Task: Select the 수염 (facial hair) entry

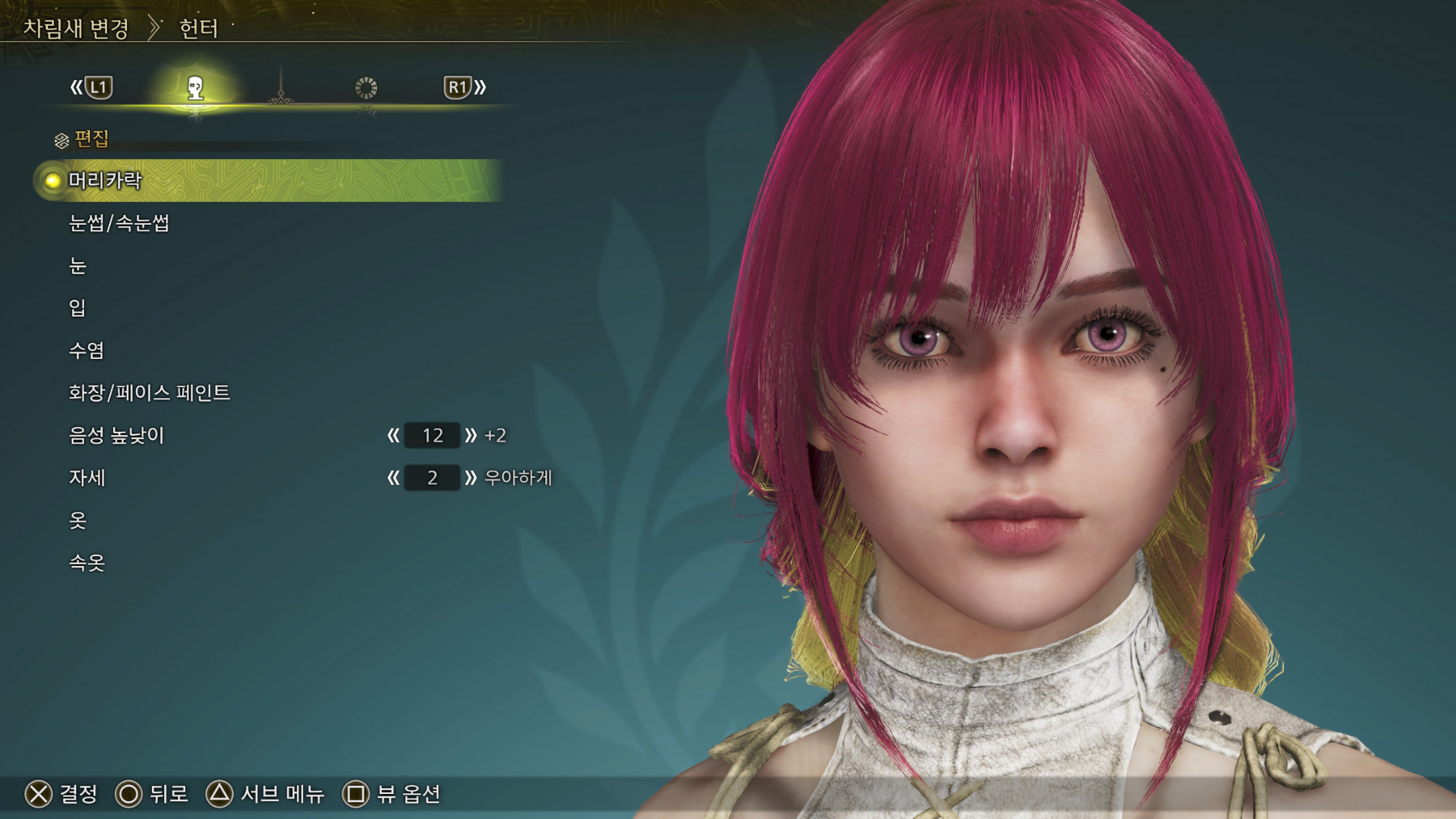Action: pos(87,351)
